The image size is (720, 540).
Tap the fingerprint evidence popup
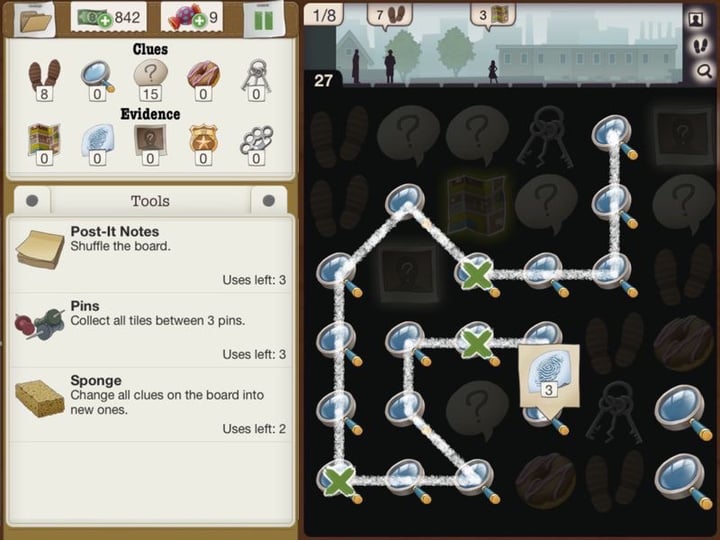[548, 372]
